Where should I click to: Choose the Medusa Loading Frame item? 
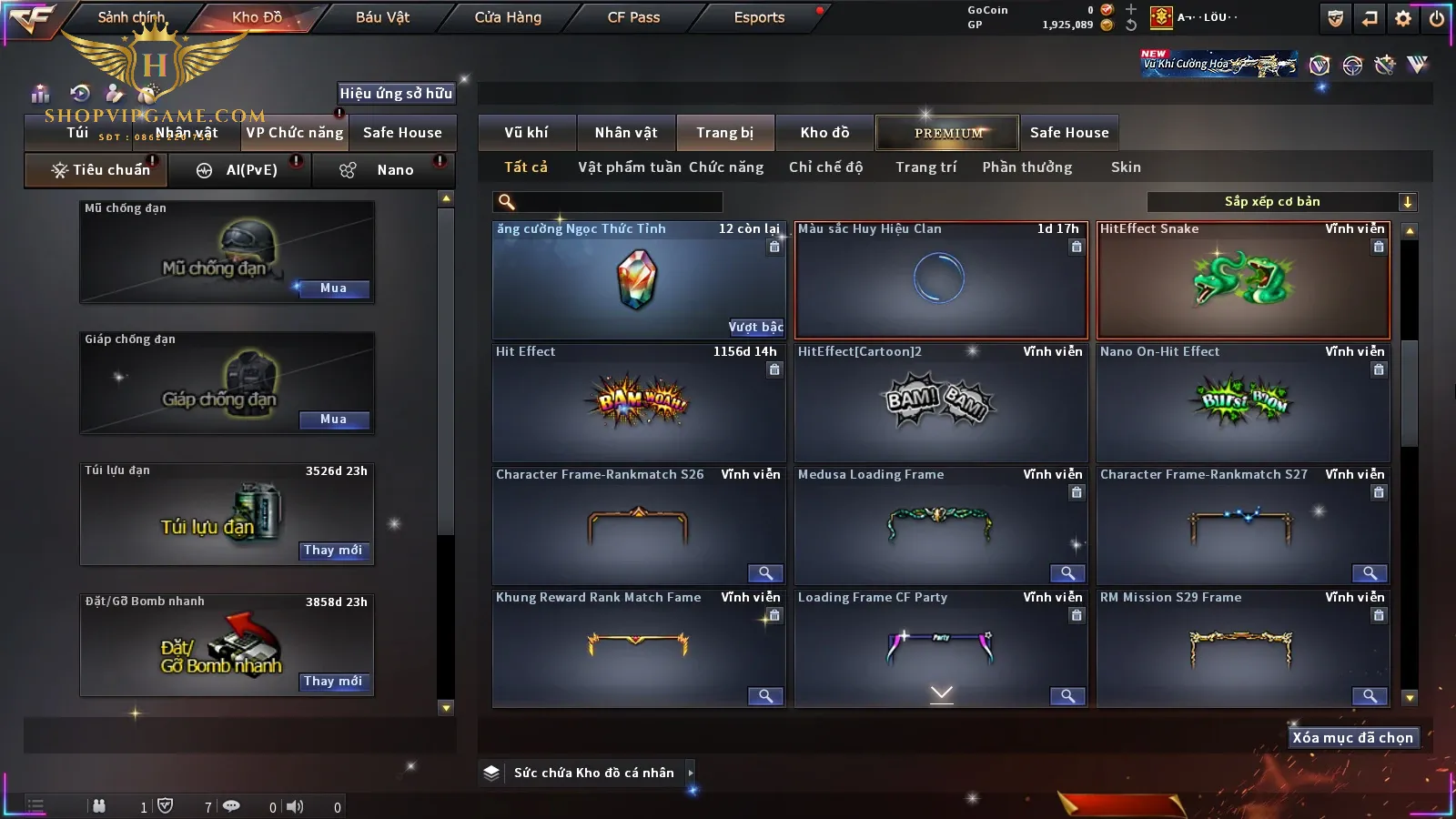941,525
